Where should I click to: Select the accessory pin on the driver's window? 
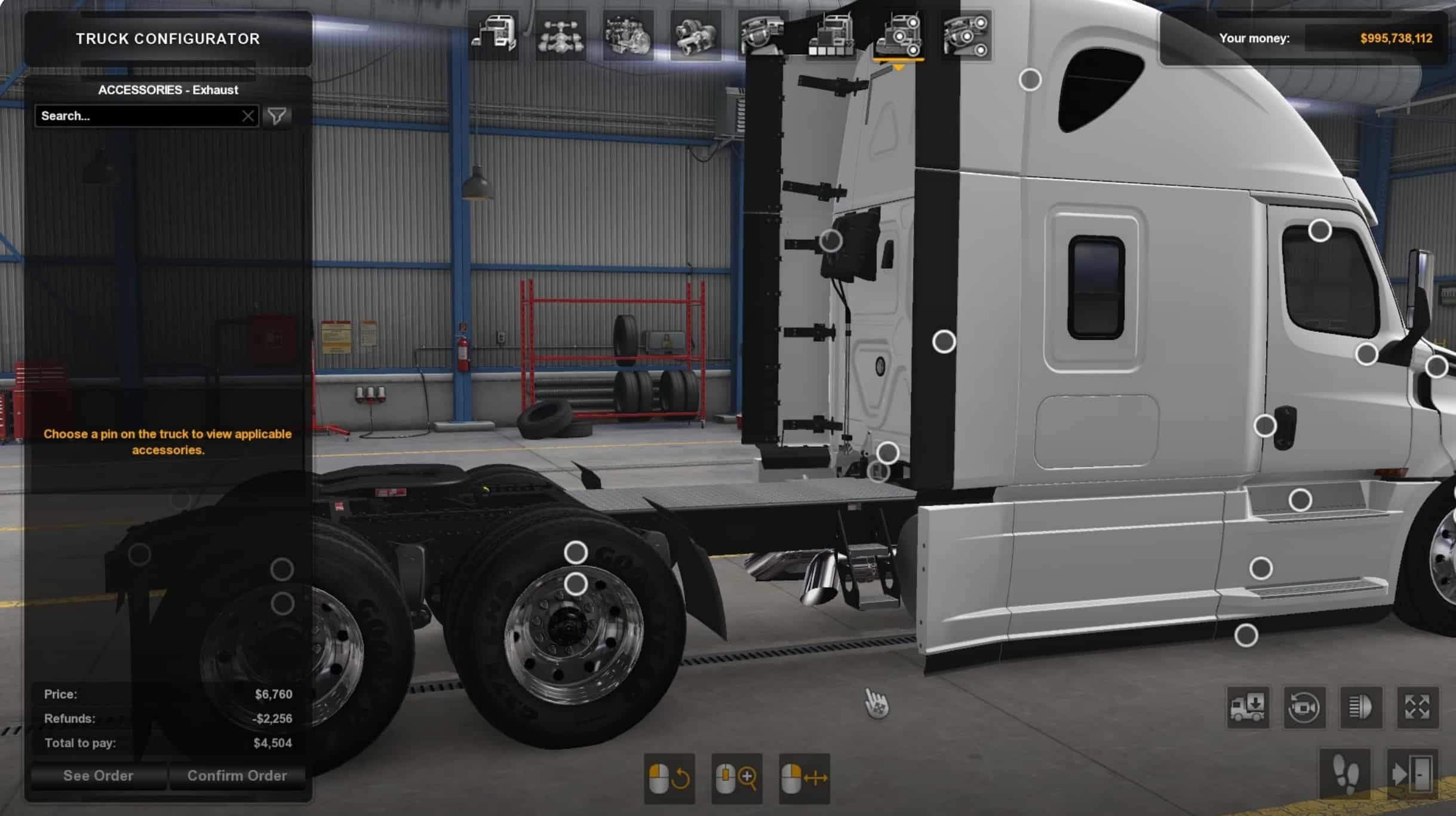[x=1319, y=231]
